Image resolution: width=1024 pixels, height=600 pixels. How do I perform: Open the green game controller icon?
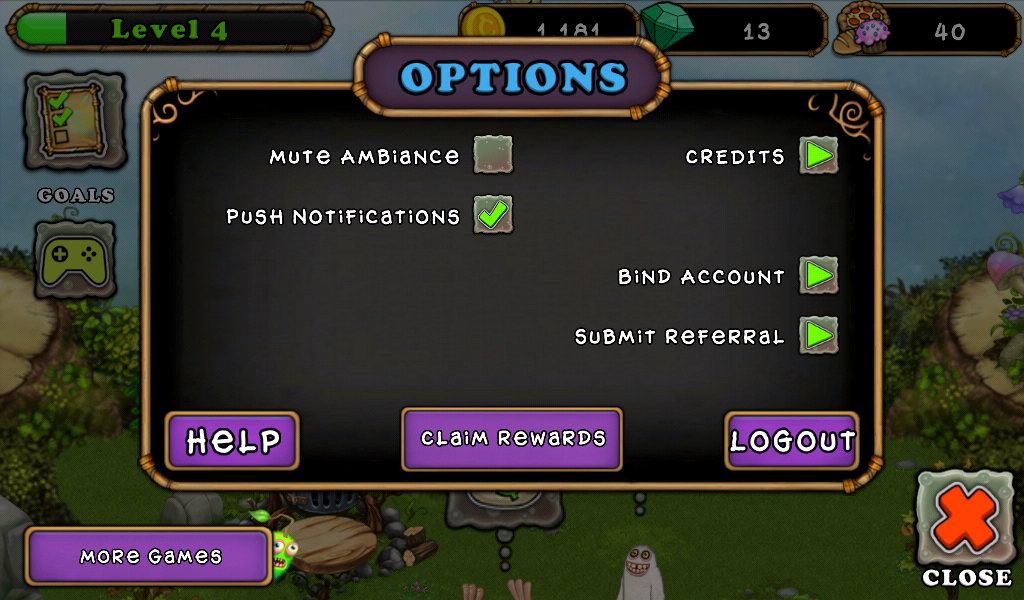75,260
